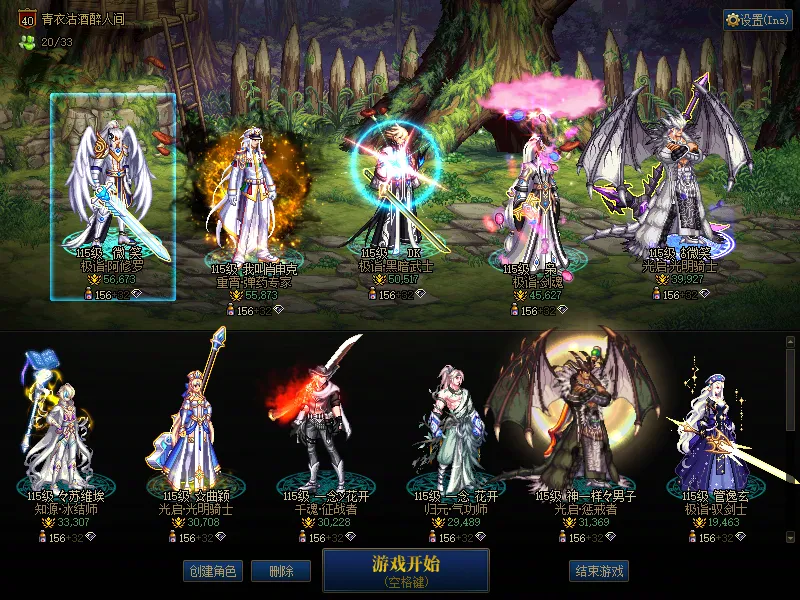Image resolution: width=800 pixels, height=600 pixels.
Task: Open the 设置 settings menu
Action: click(x=757, y=19)
